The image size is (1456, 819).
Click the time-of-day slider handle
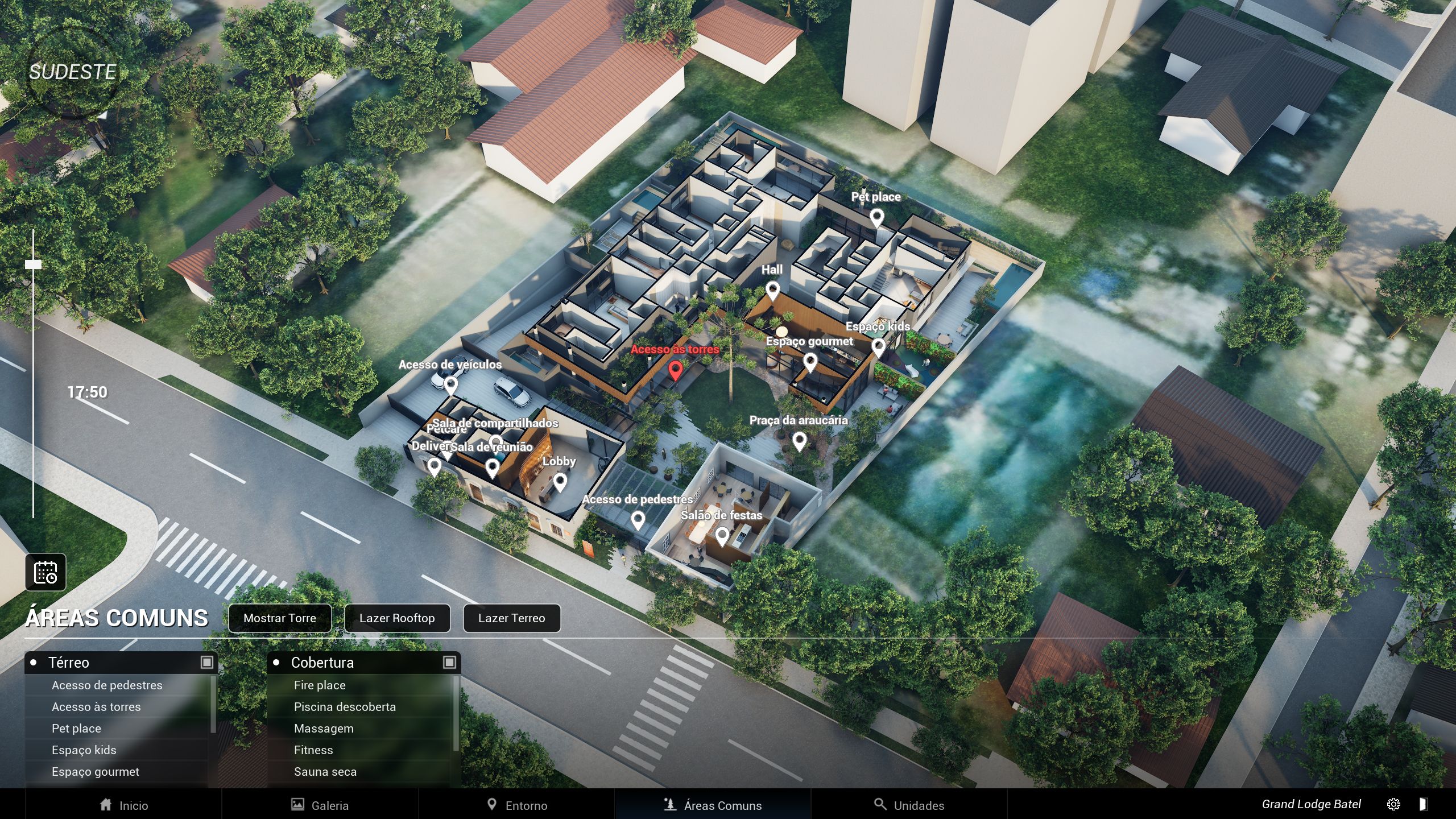(33, 264)
